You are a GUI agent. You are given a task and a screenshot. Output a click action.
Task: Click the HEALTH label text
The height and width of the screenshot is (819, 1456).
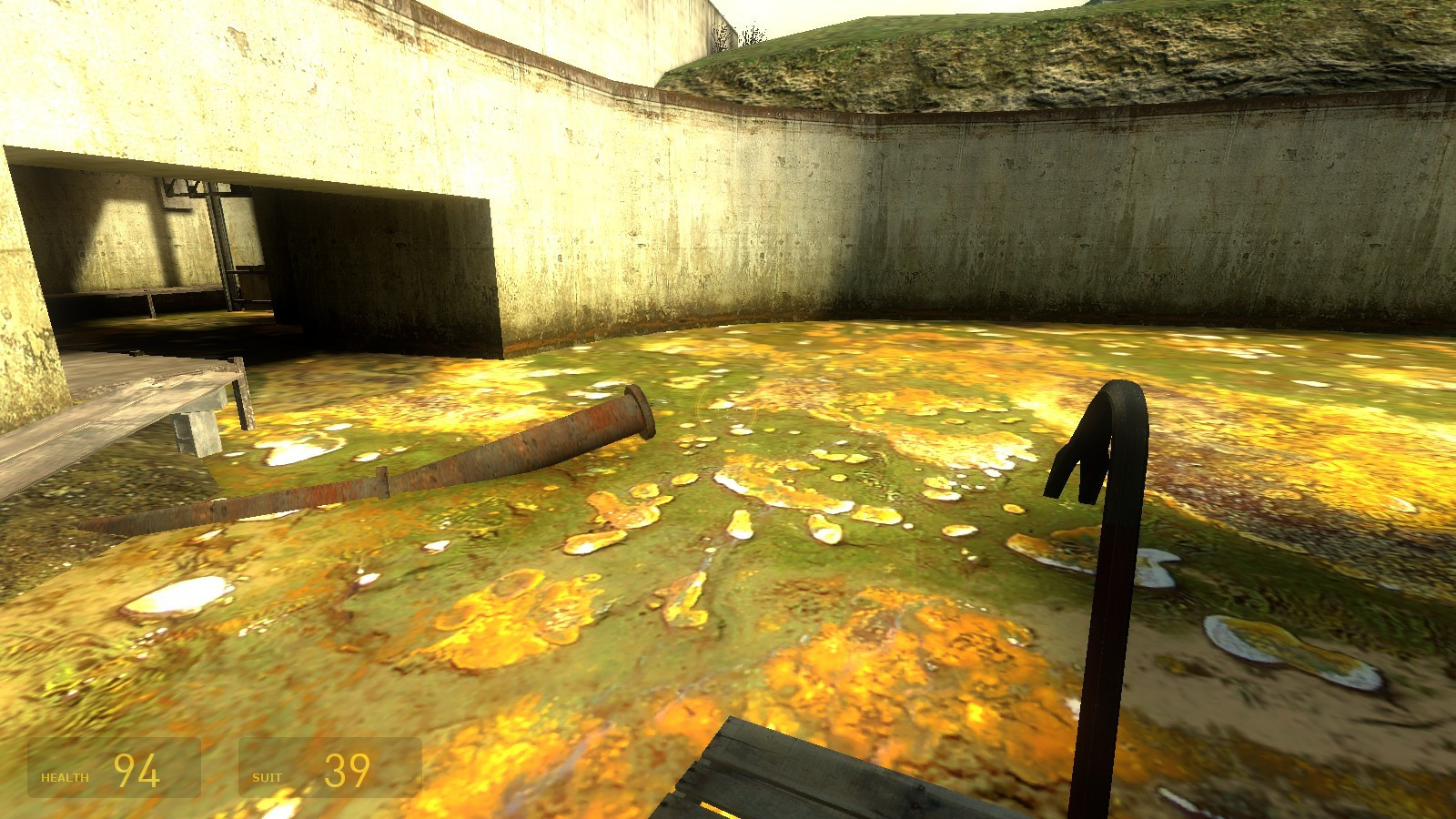64,777
